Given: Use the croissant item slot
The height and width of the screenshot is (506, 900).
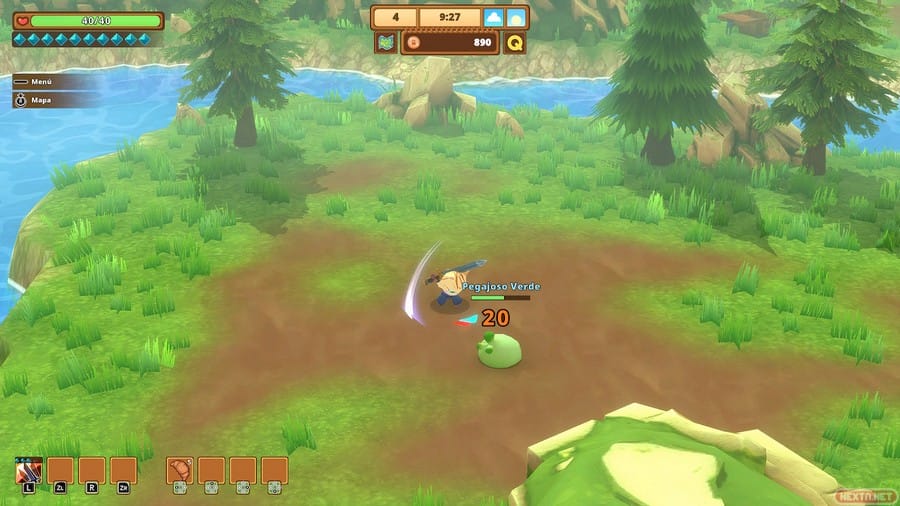Looking at the screenshot, I should click(180, 470).
